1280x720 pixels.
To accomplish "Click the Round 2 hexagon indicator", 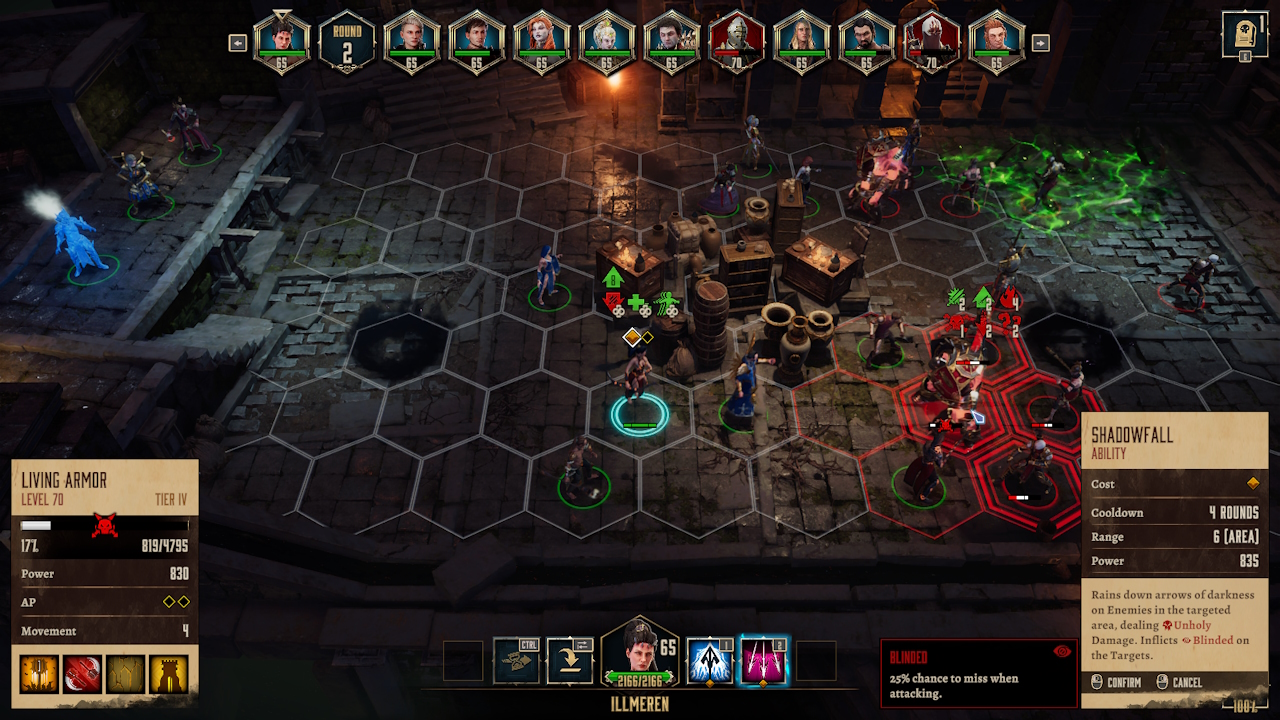I will click(347, 44).
